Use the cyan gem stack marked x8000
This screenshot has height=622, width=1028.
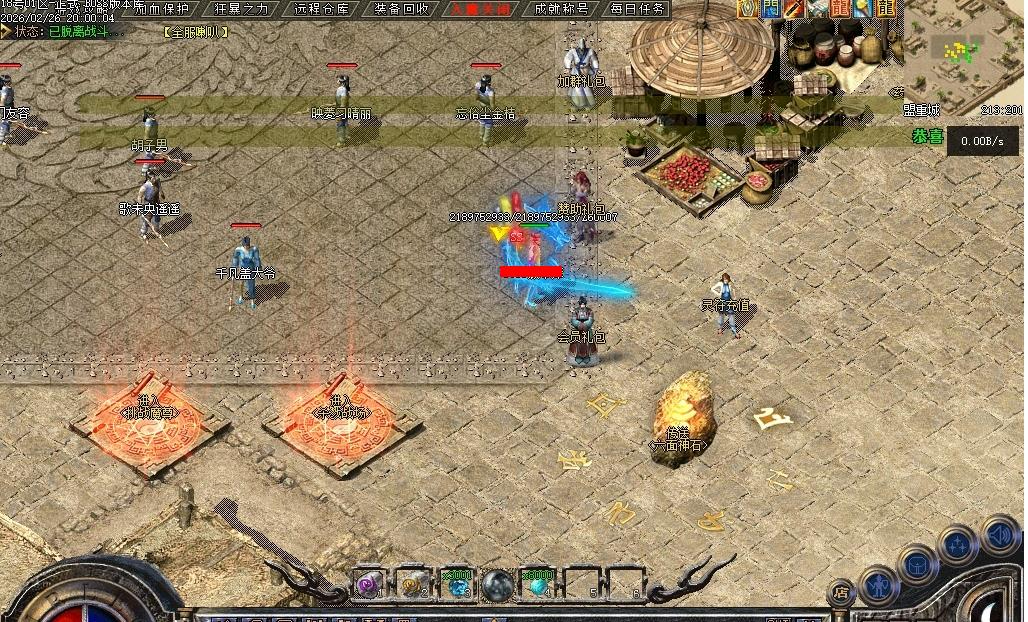click(x=537, y=584)
